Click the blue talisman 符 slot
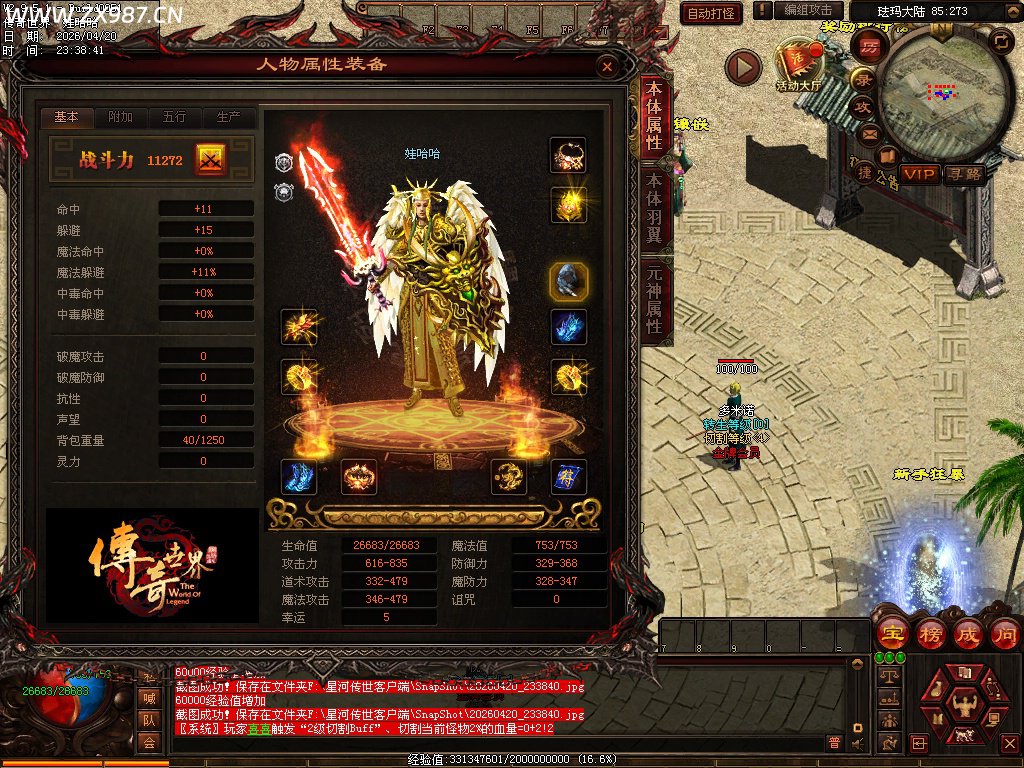 pos(568,477)
